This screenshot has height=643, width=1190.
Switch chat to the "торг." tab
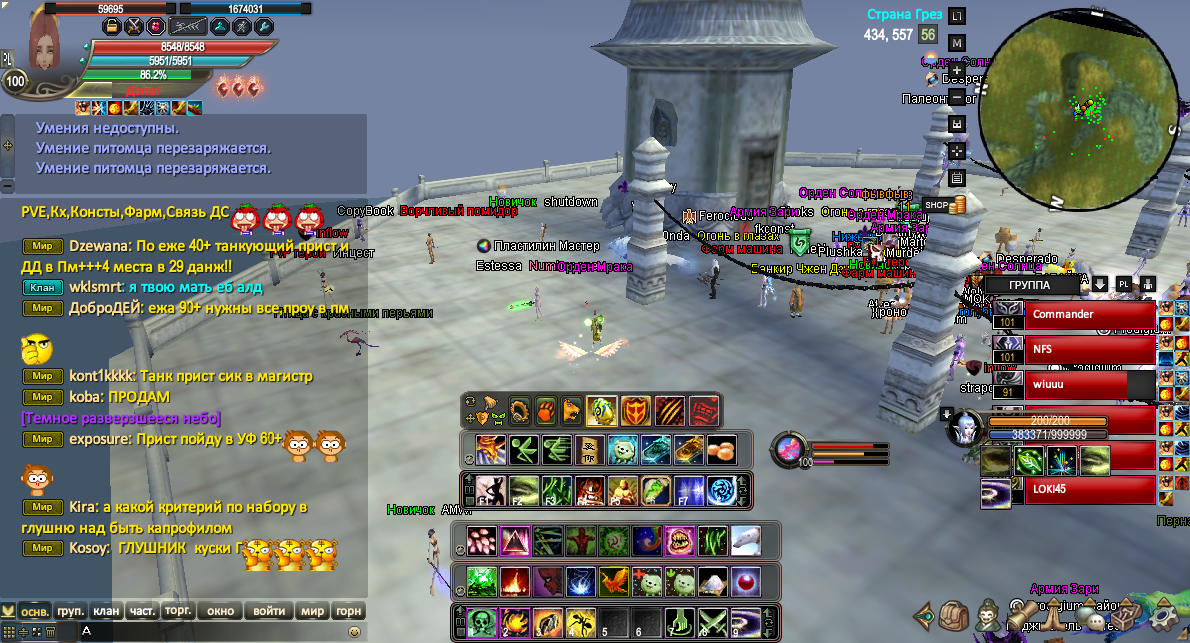point(178,611)
